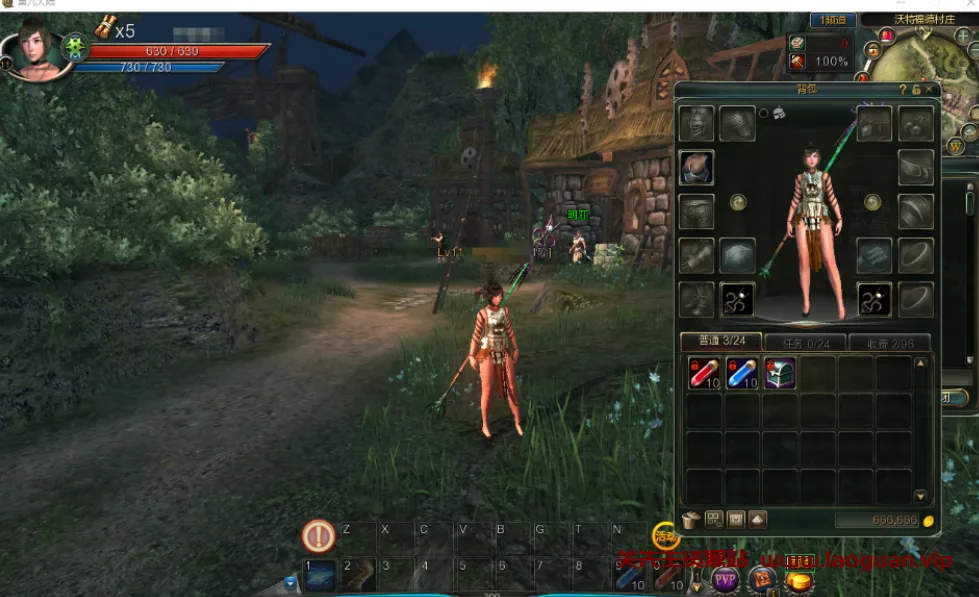Click the yellow 活动 events button

click(665, 536)
